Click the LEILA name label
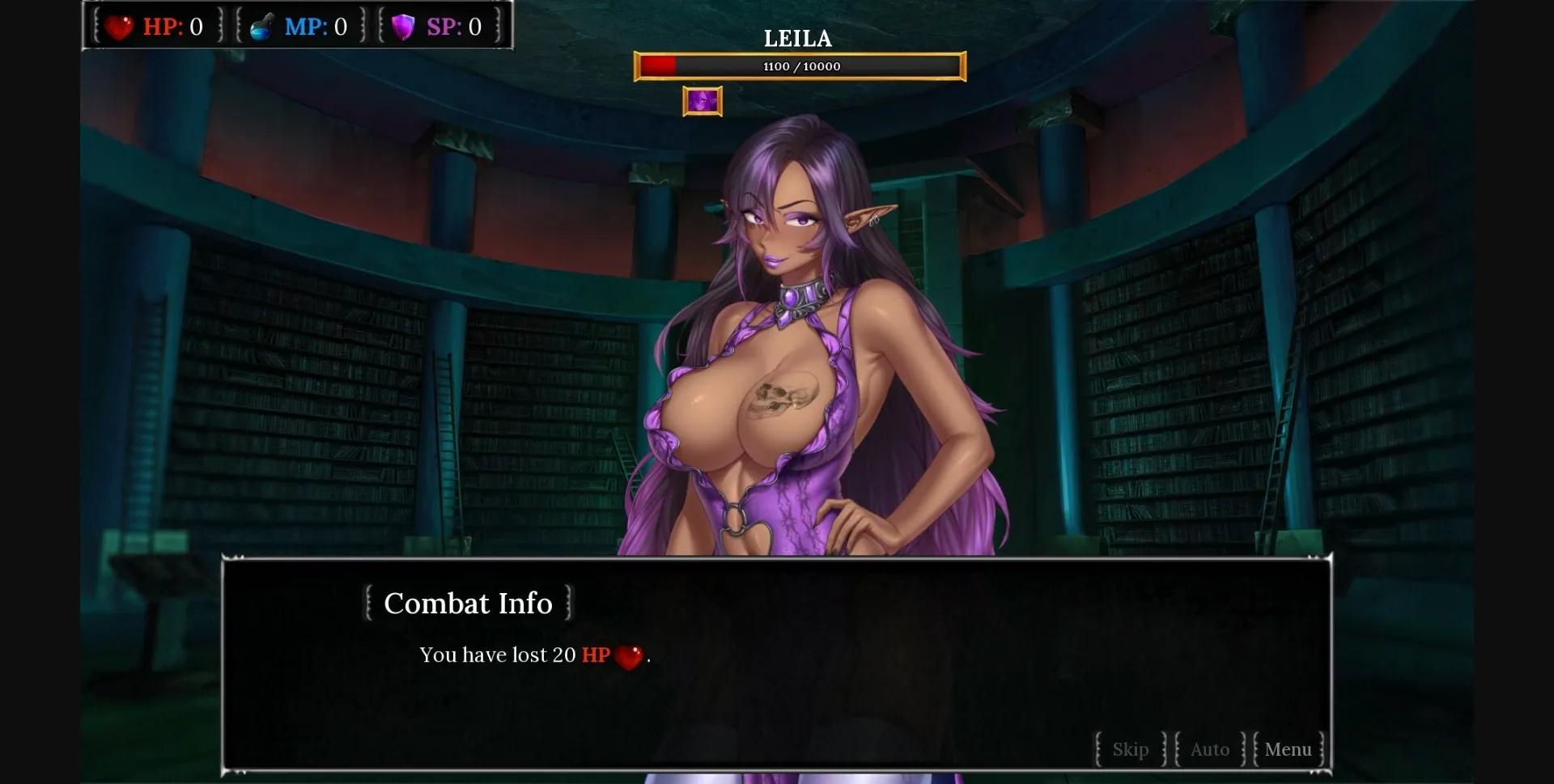 (798, 38)
